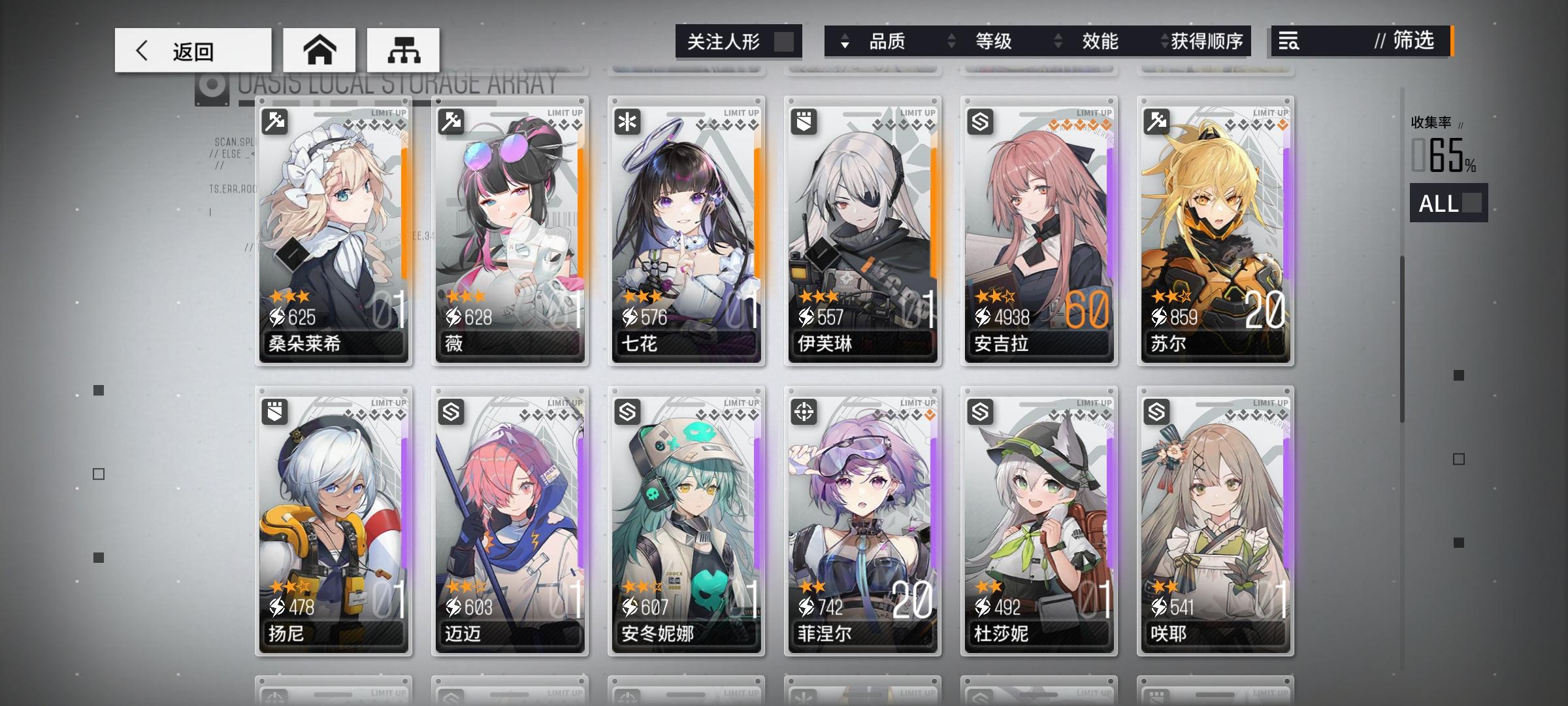Screen dimensions: 1568x706
Task: Click the sort arrows beside 等级
Action: [x=952, y=42]
